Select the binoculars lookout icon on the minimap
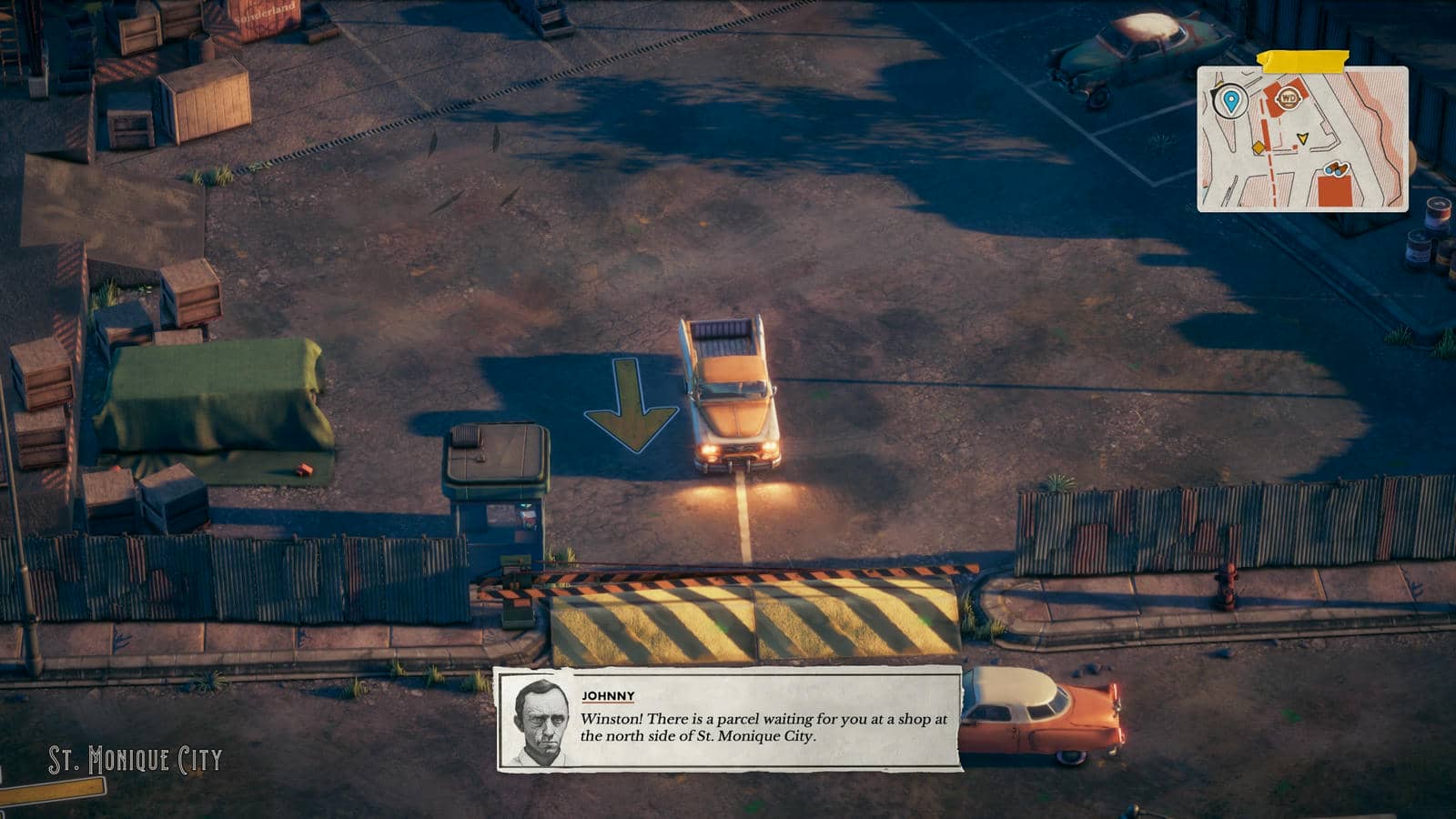The image size is (1456, 819). (1337, 169)
